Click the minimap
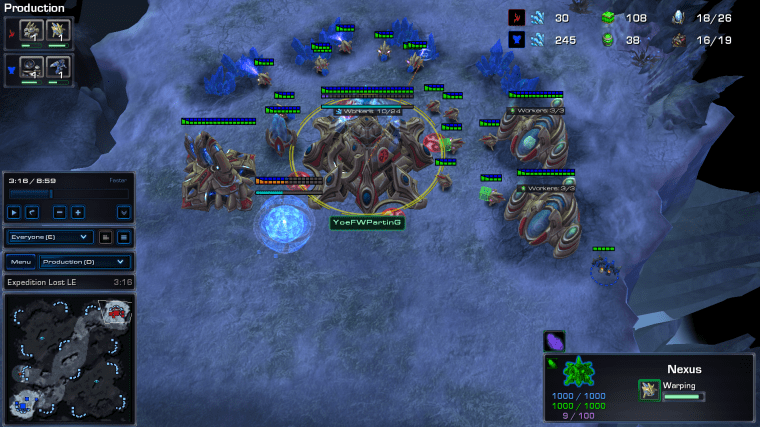The image size is (760, 427). 68,359
